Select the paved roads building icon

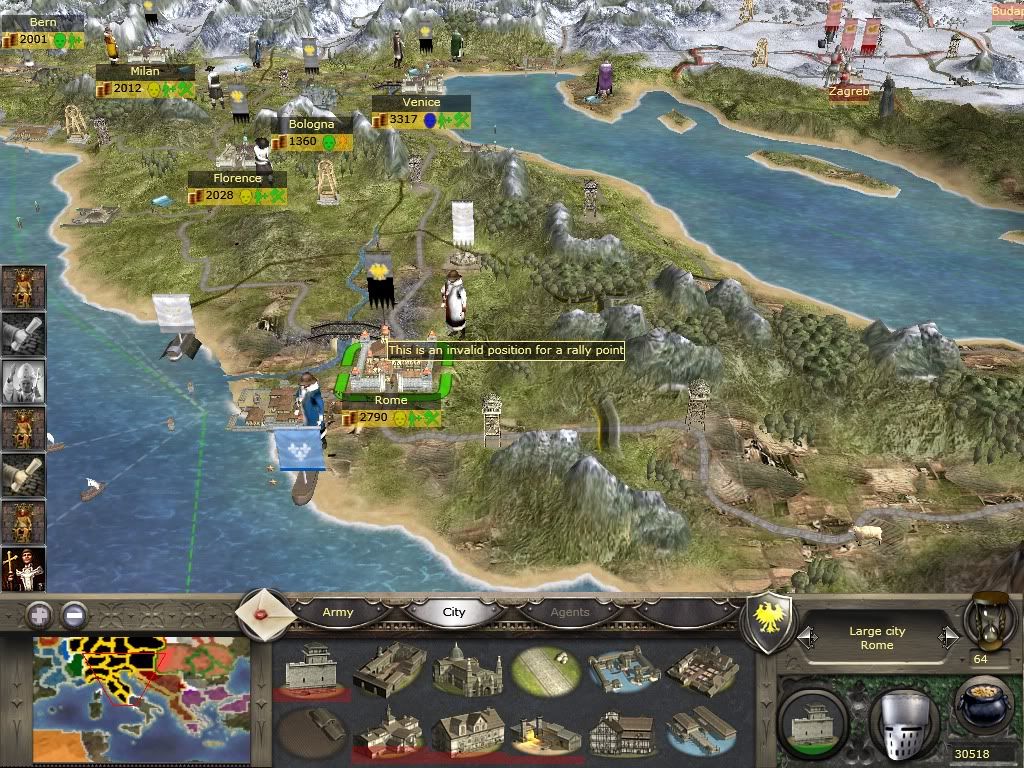[x=544, y=669]
